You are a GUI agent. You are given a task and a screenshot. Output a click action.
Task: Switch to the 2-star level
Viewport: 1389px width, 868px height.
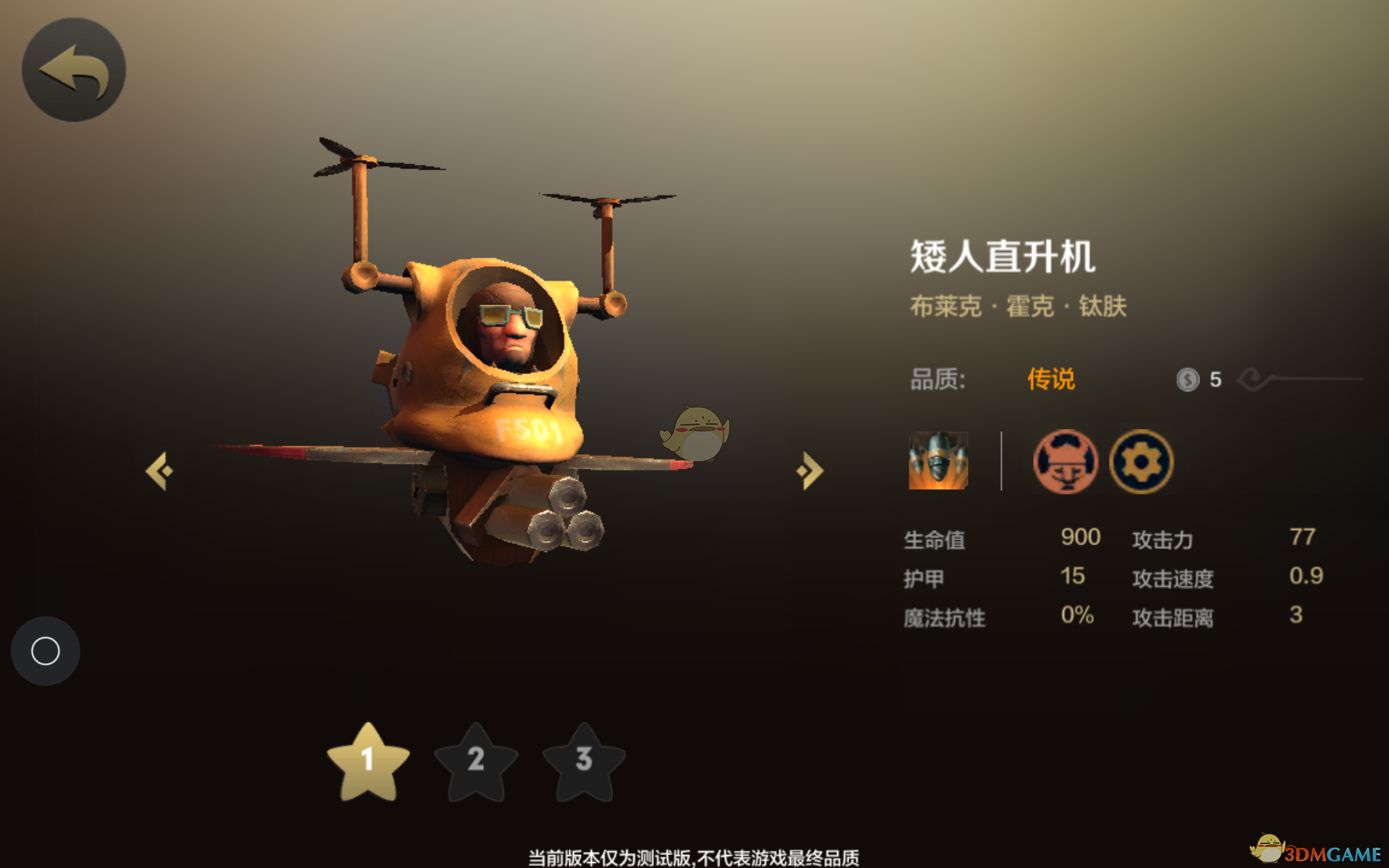[475, 762]
